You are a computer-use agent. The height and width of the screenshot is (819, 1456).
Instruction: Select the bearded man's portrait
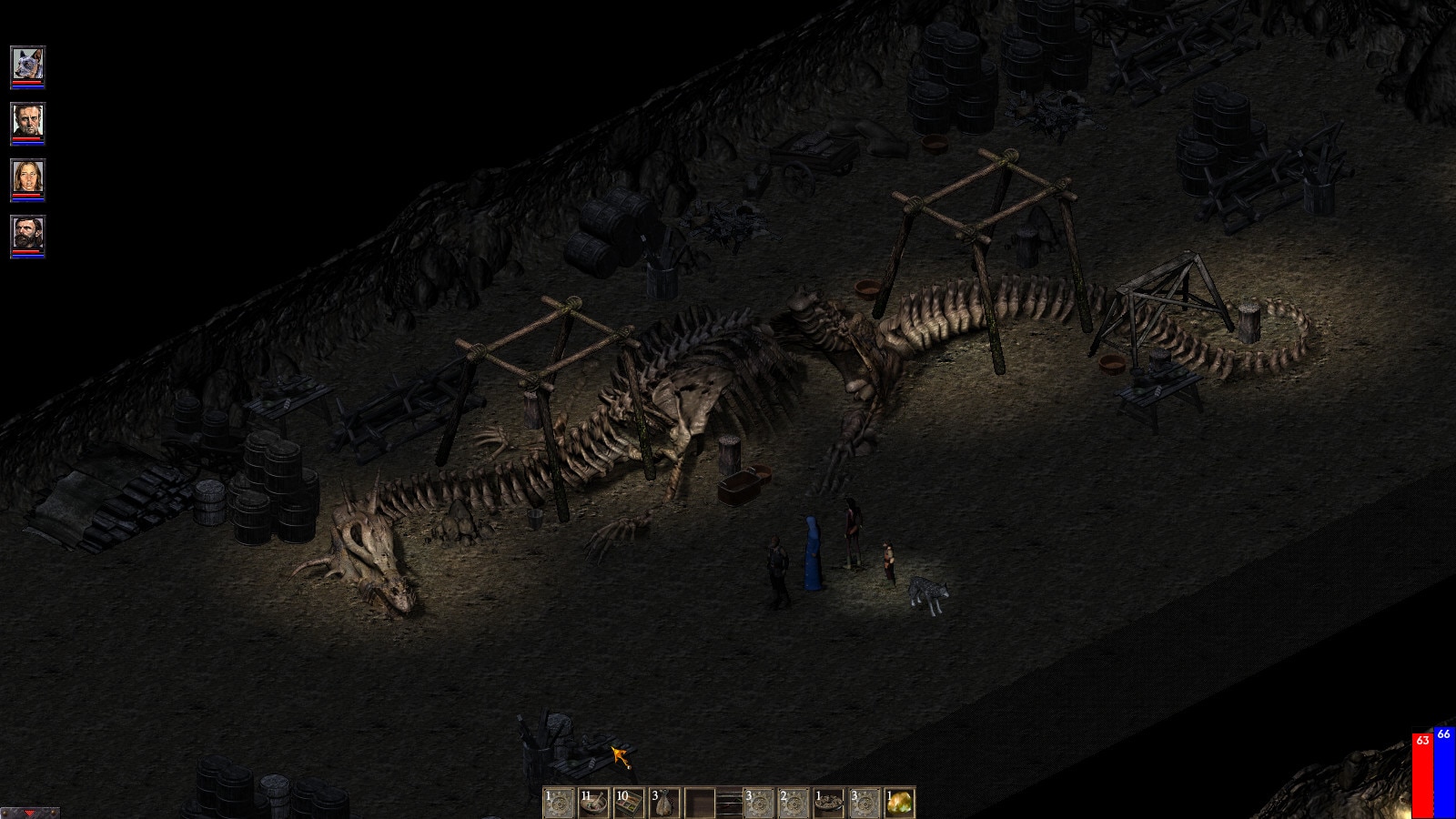pos(27,233)
